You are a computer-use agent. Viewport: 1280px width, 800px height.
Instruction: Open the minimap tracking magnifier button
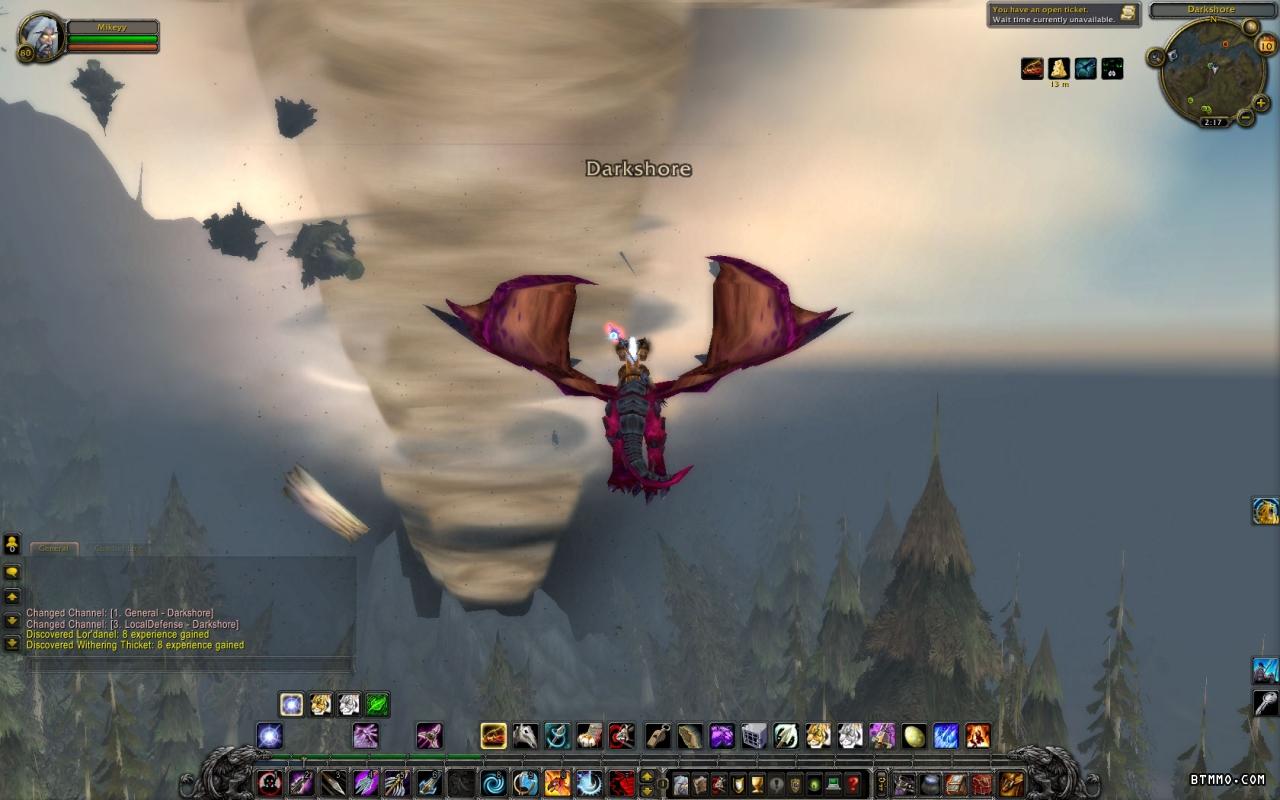pos(1157,58)
